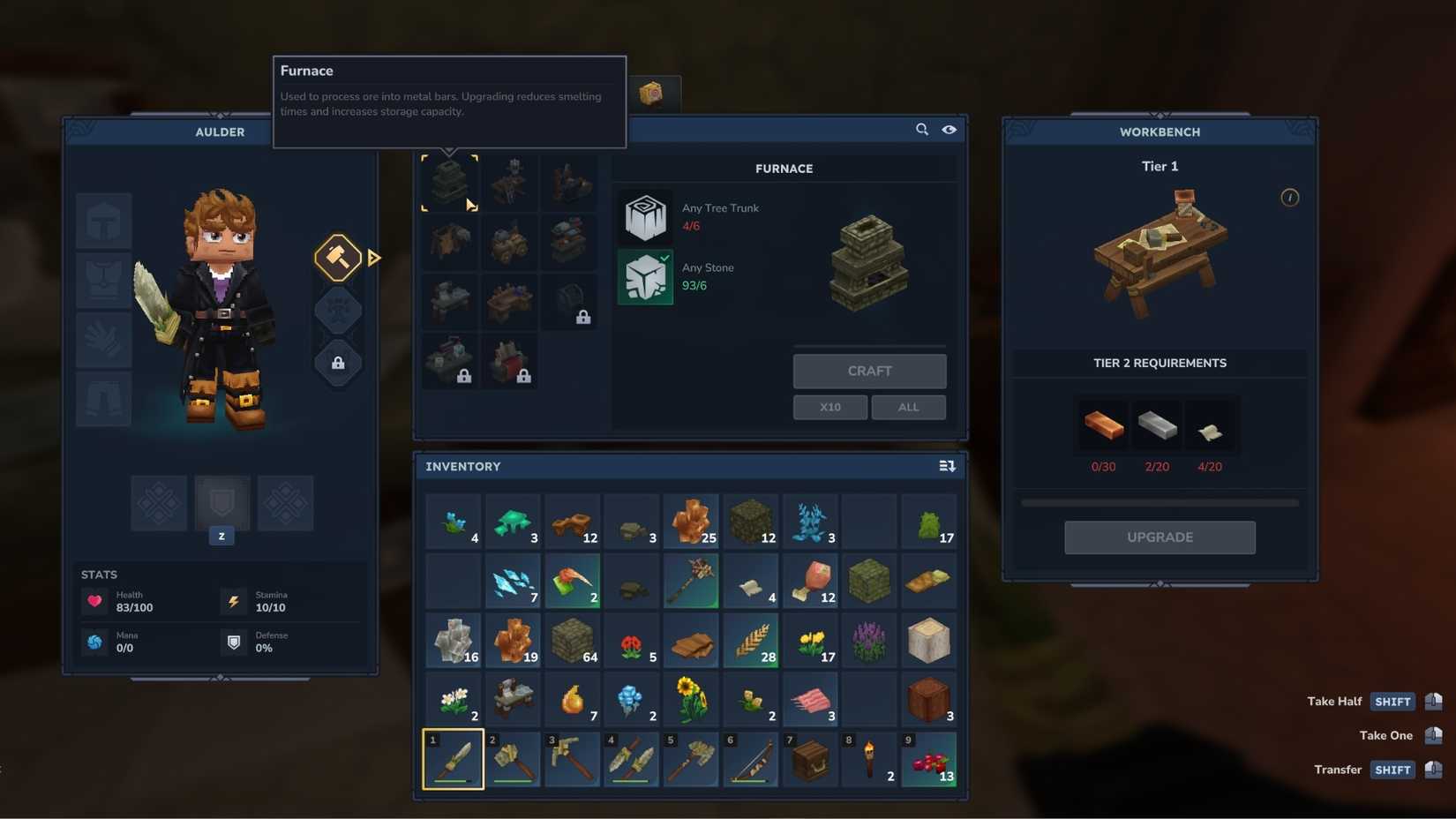The image size is (1456, 819).
Task: Open the locked brewing station recipe
Action: (449, 362)
